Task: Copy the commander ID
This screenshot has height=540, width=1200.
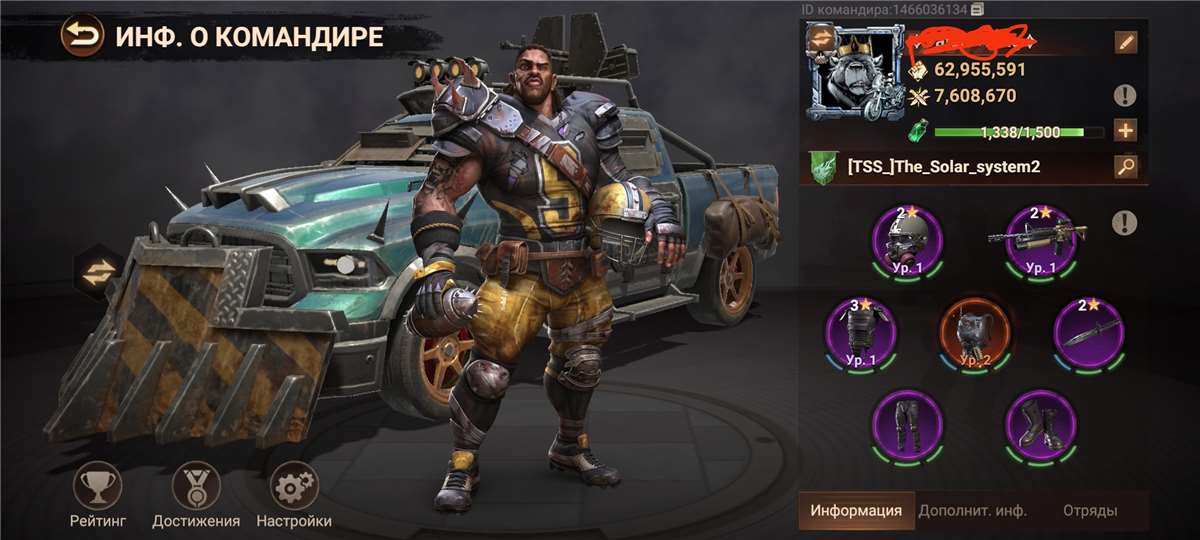Action: tap(978, 9)
